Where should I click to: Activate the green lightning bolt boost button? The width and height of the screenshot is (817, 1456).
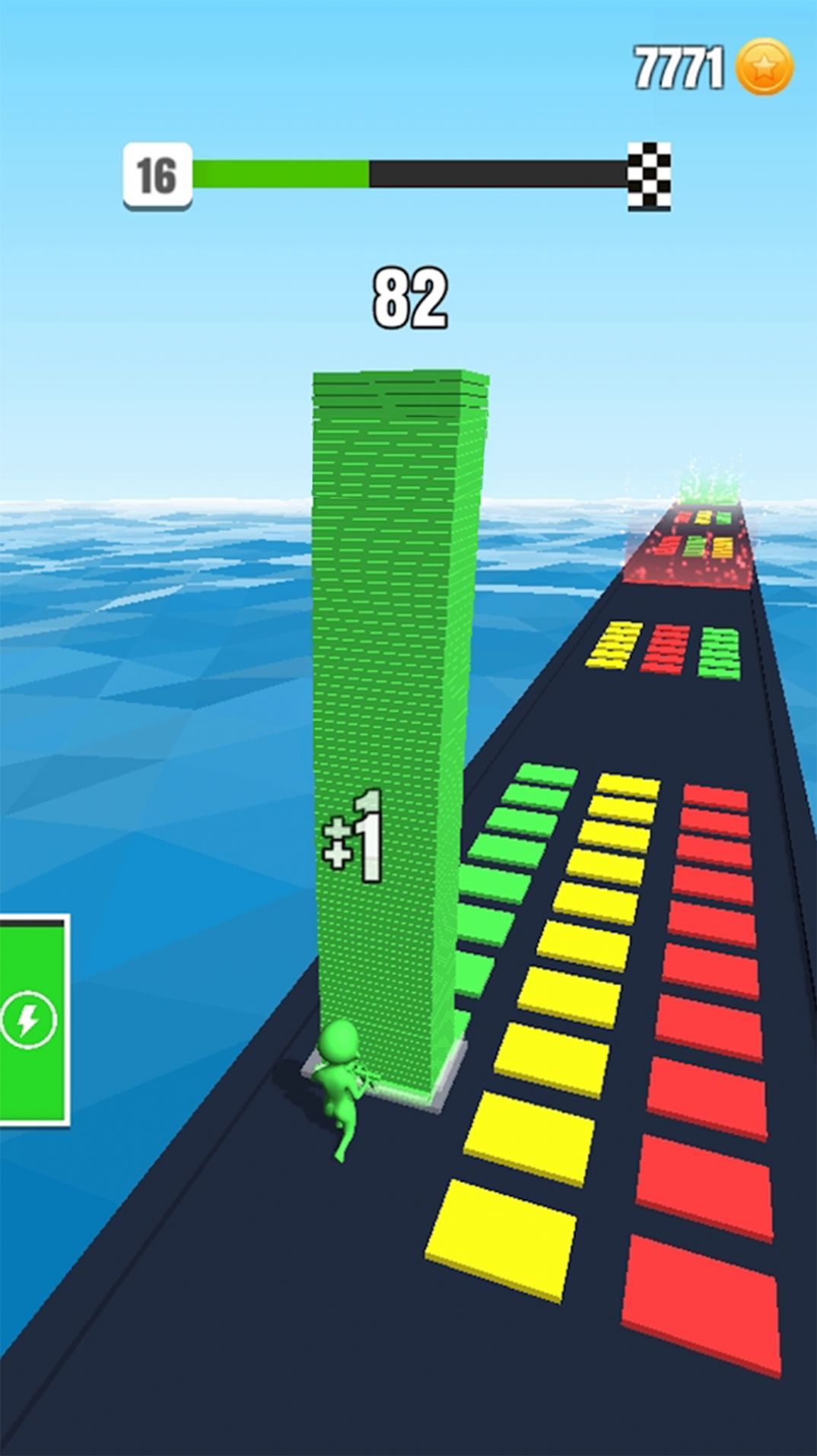(29, 1020)
